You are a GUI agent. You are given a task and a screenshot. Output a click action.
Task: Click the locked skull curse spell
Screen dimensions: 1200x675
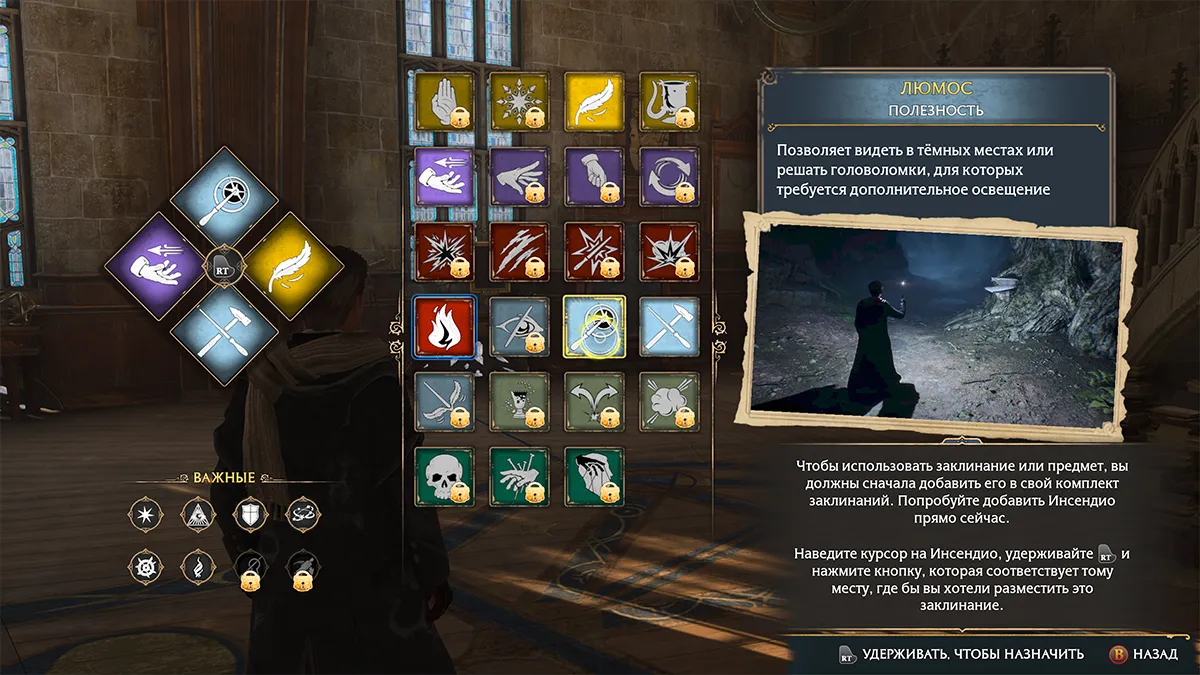click(x=443, y=476)
